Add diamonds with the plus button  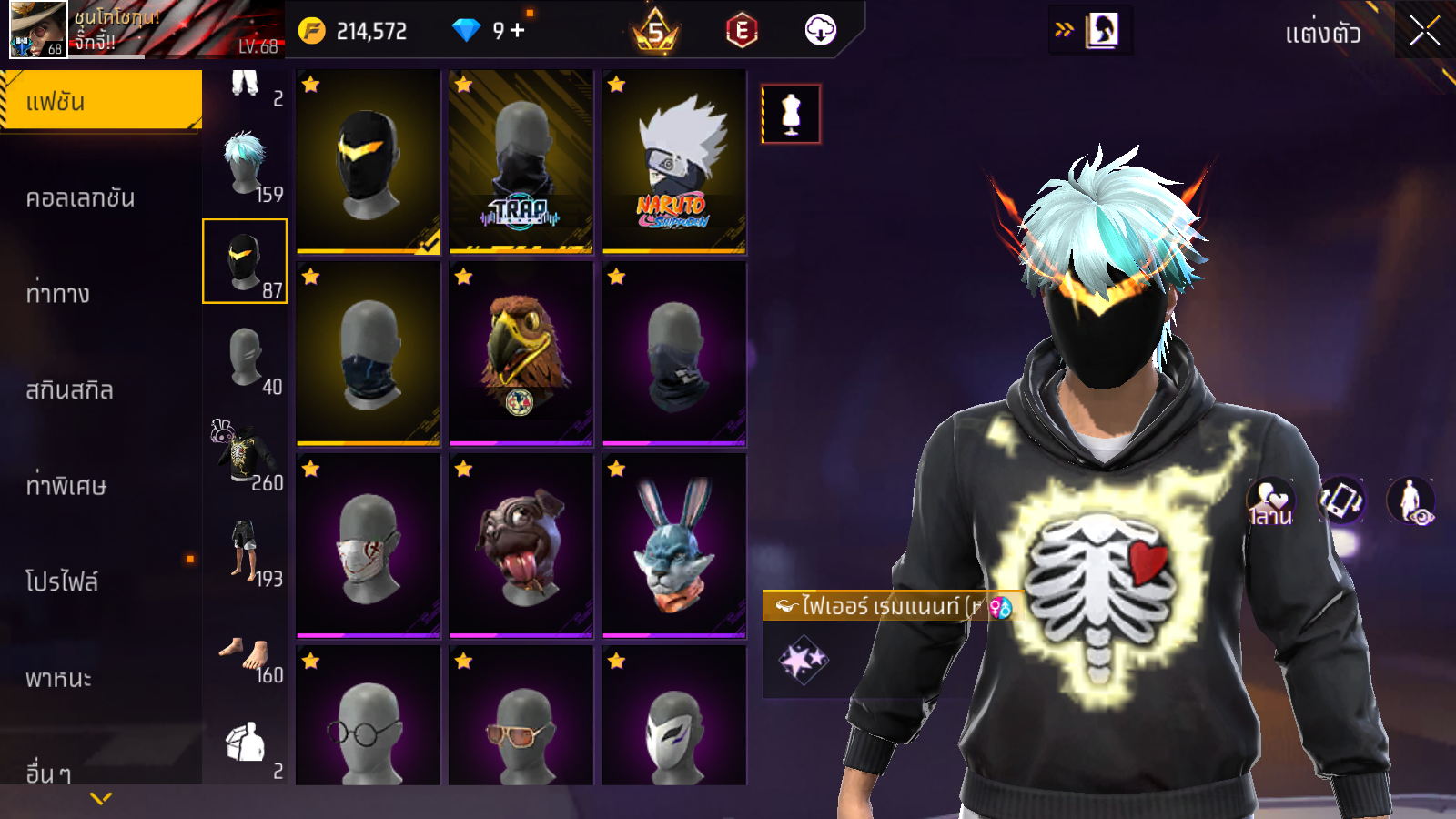[518, 31]
